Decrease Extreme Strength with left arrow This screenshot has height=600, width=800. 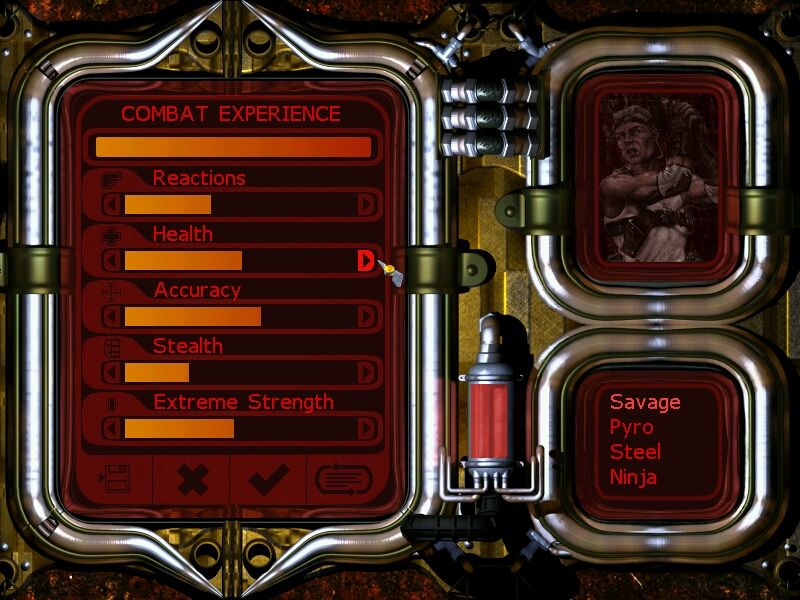tap(112, 429)
